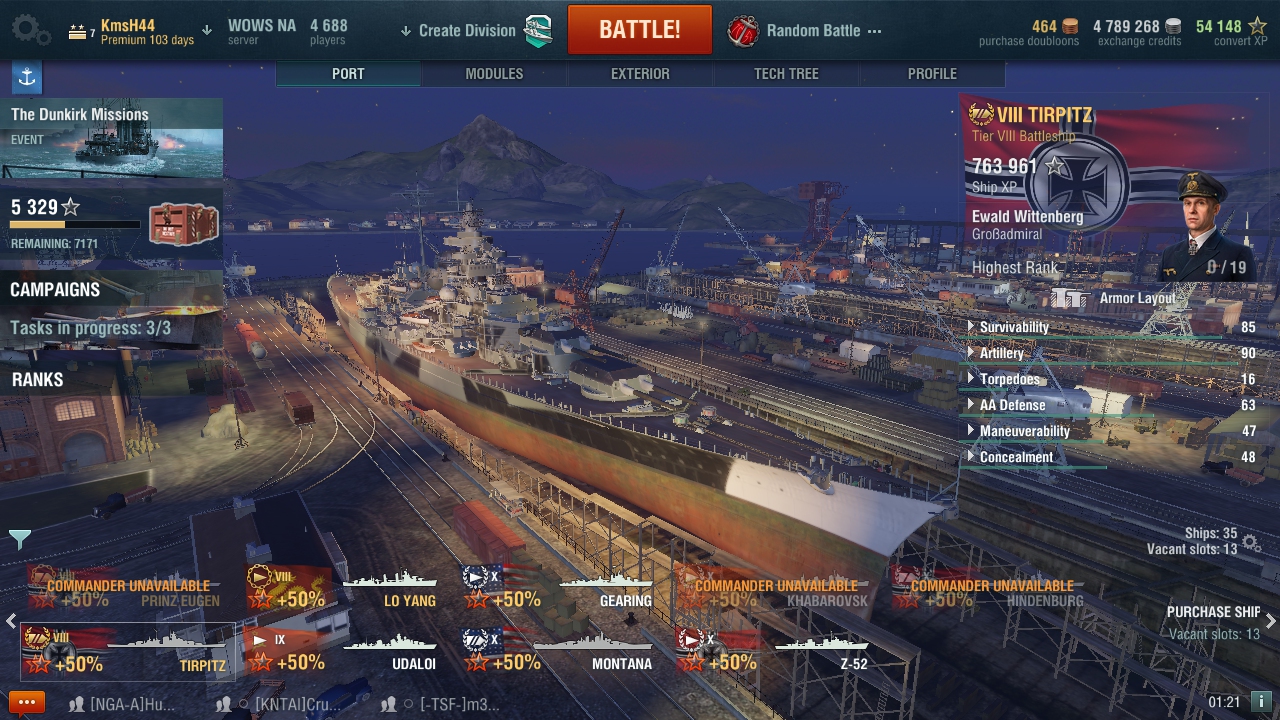Click Purchase Ship slot
This screenshot has height=720, width=1280.
click(1213, 621)
